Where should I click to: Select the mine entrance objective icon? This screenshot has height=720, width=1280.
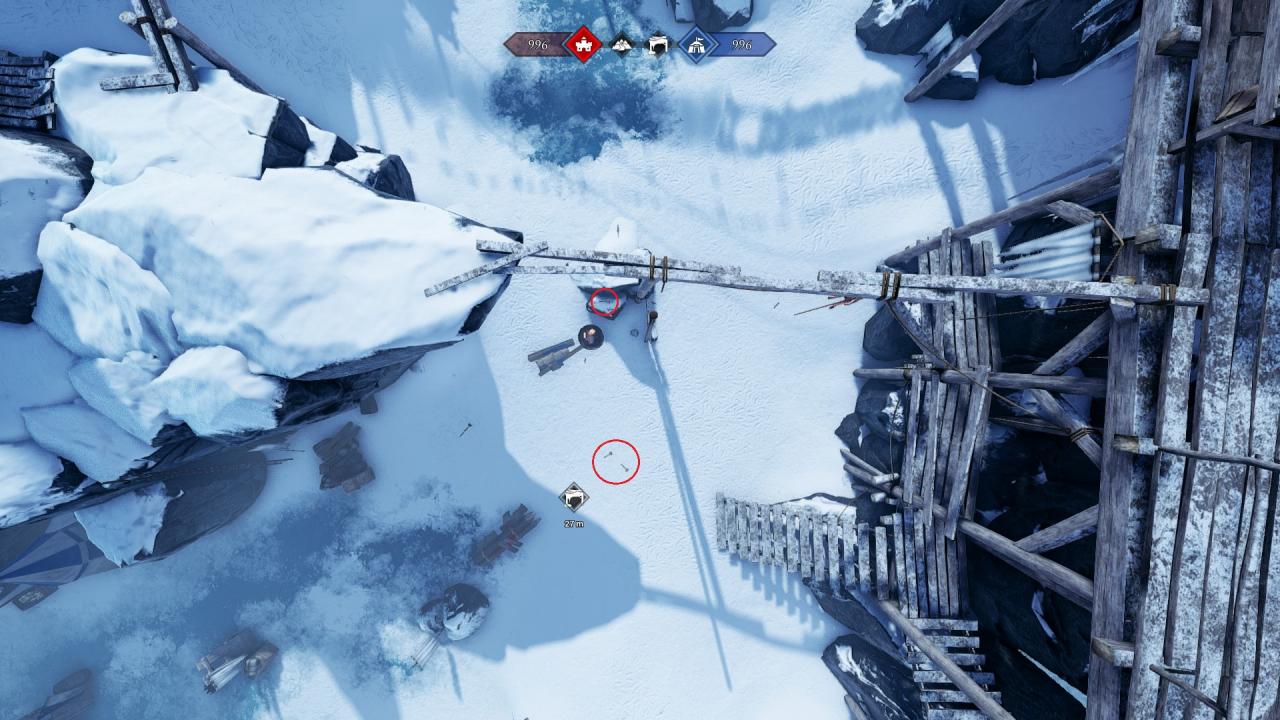tap(657, 45)
